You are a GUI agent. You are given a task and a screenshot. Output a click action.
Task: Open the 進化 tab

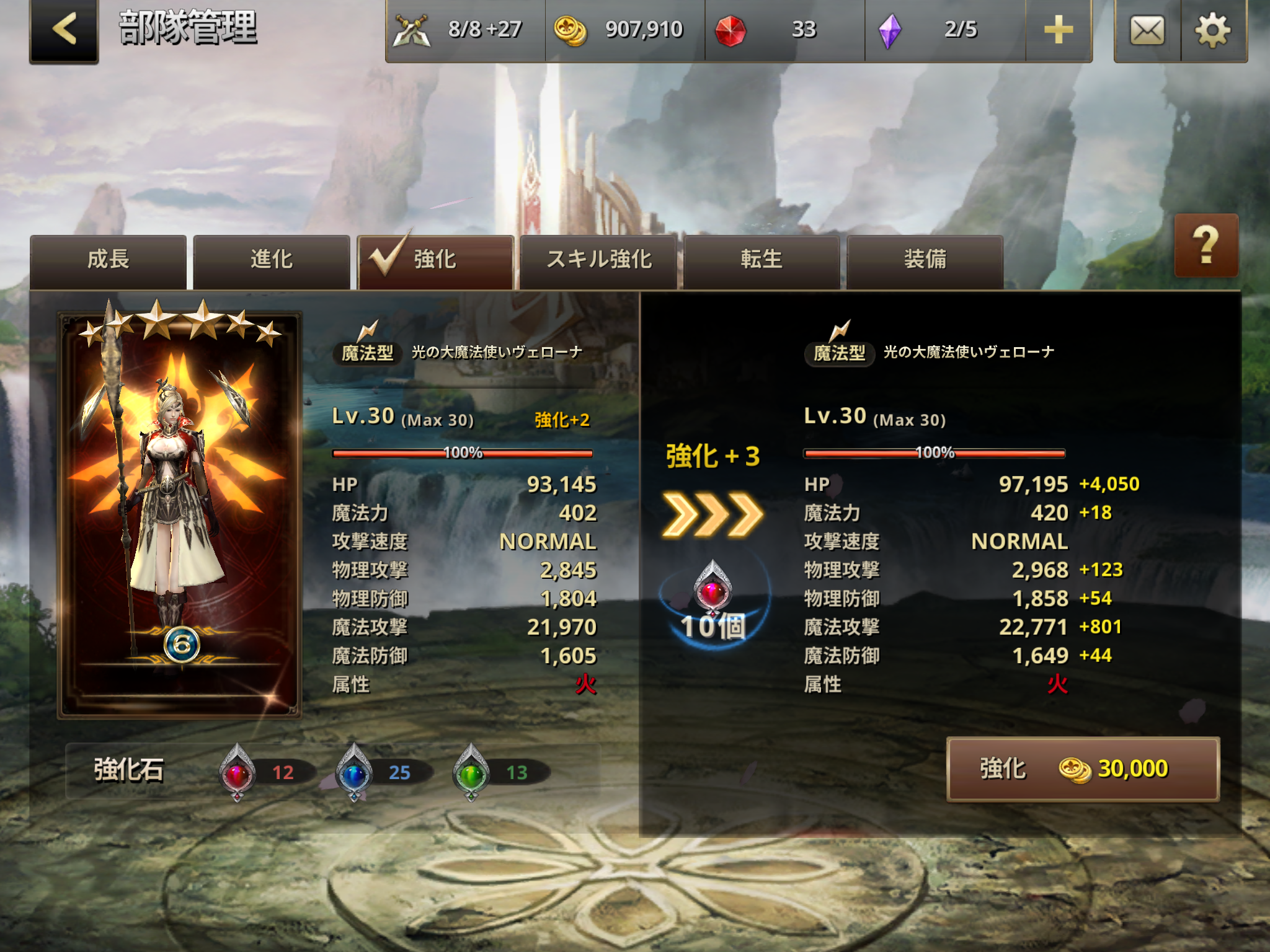click(272, 260)
